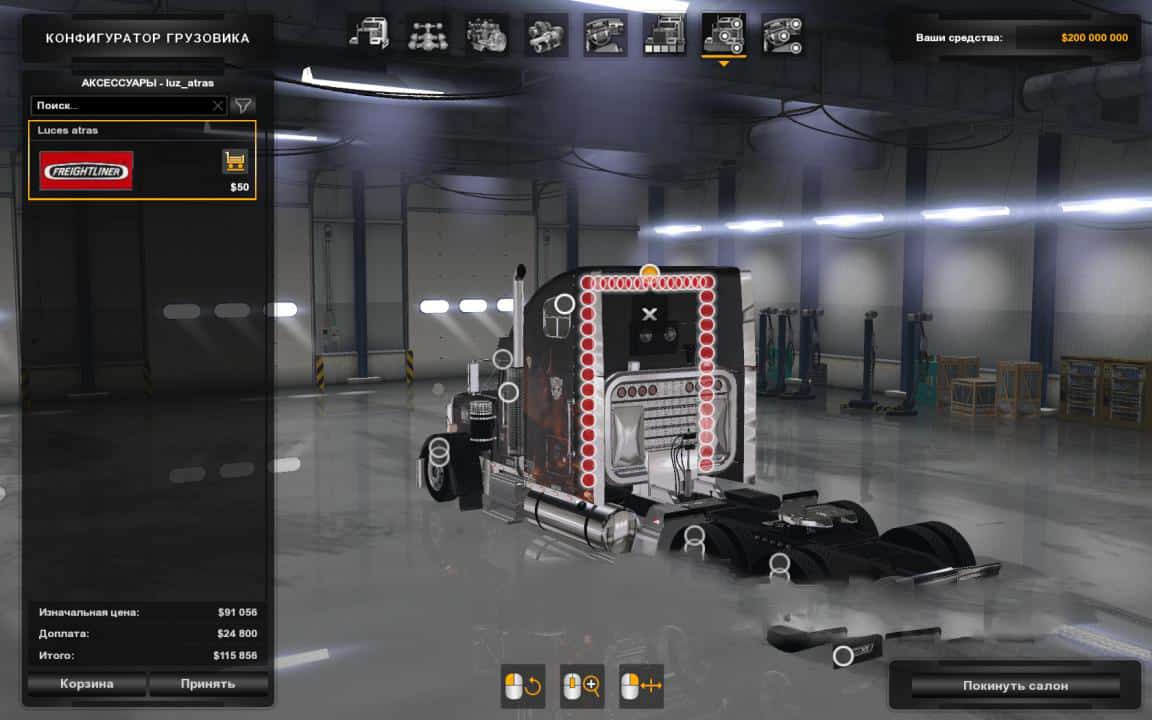The width and height of the screenshot is (1152, 720).
Task: Switch to the engine tab
Action: click(x=487, y=35)
